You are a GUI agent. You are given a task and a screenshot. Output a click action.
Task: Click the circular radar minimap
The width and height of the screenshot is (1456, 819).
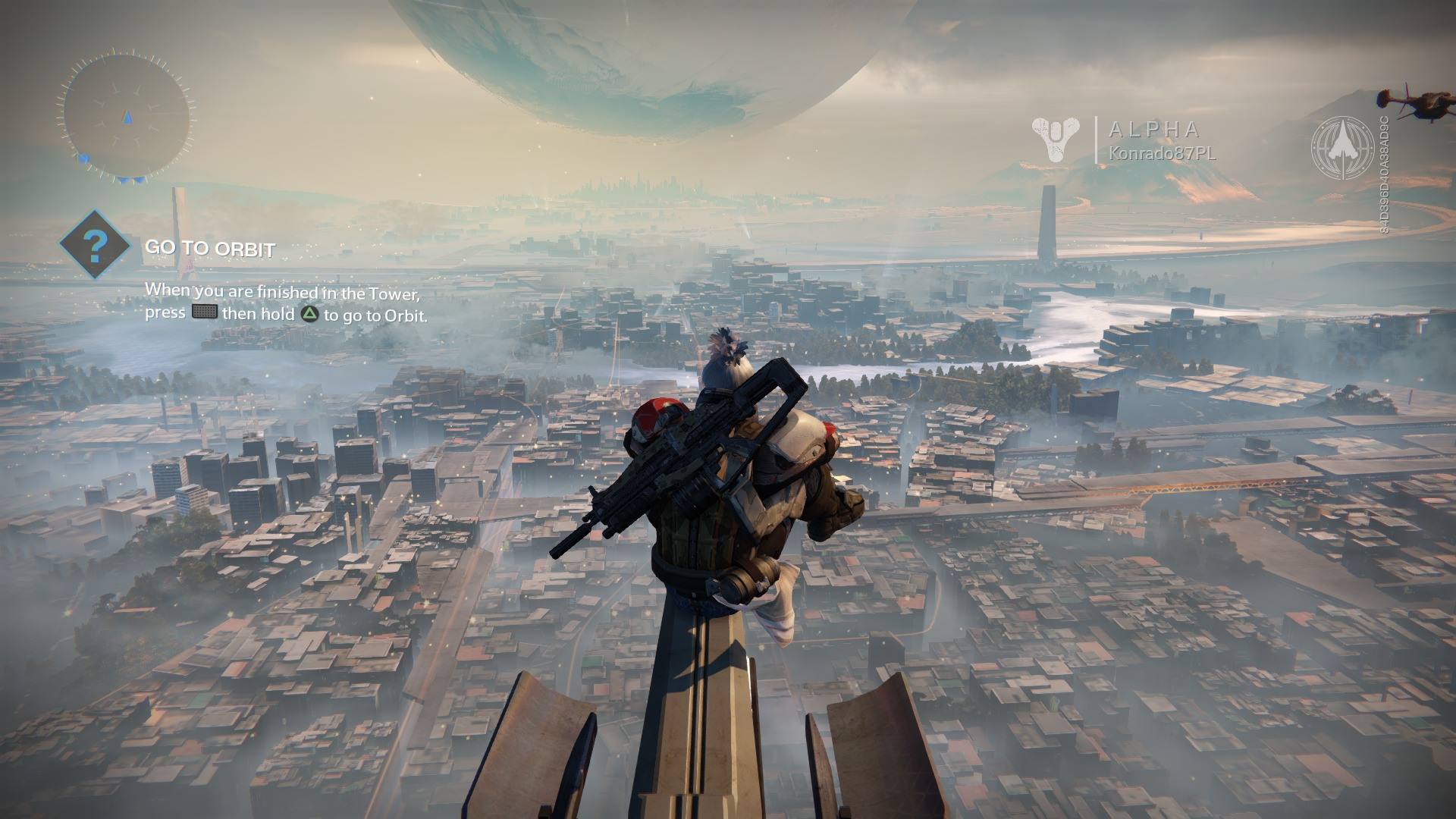(x=127, y=116)
